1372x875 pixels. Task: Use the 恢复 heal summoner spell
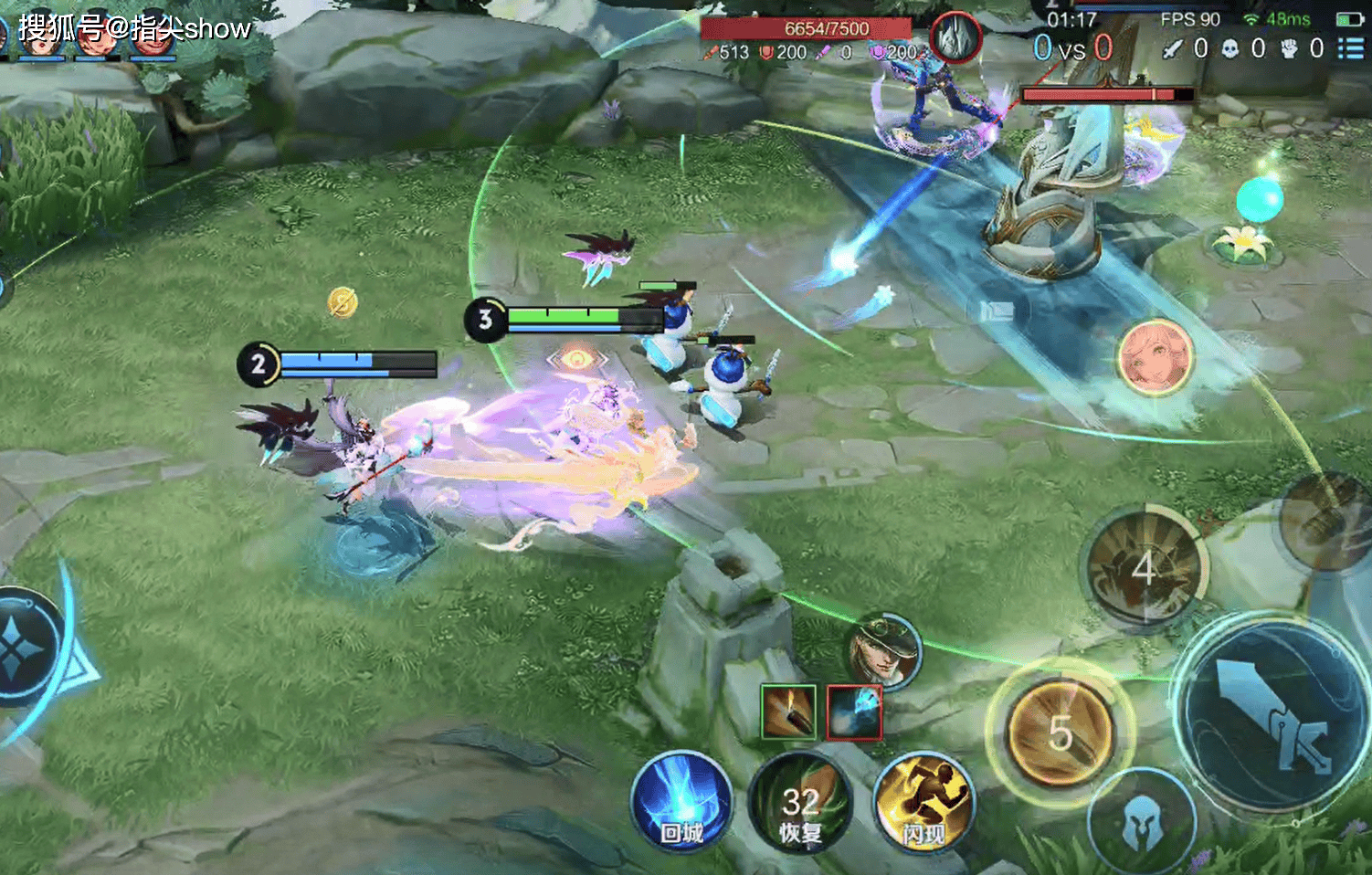[799, 804]
